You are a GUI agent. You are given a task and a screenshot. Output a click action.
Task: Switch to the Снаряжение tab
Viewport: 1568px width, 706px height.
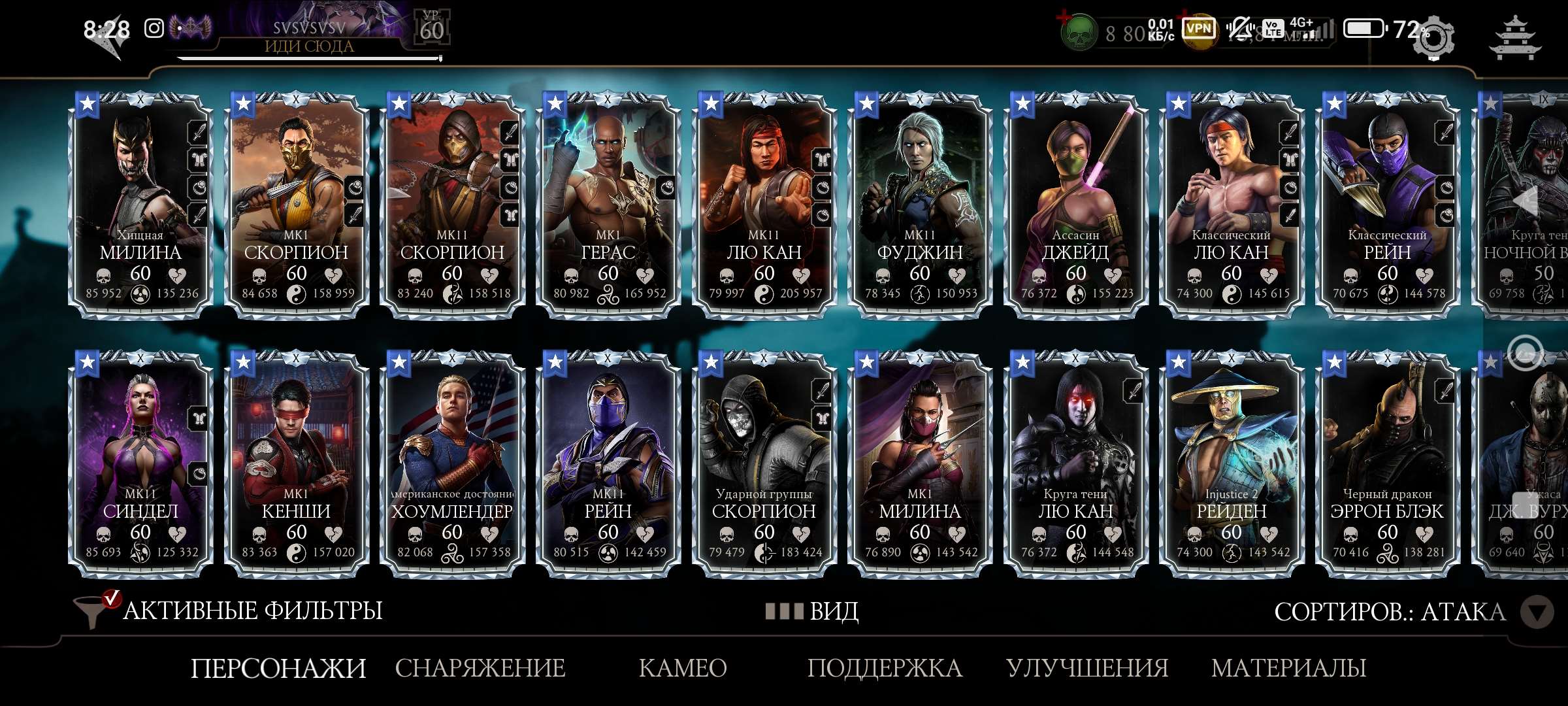[x=480, y=668]
